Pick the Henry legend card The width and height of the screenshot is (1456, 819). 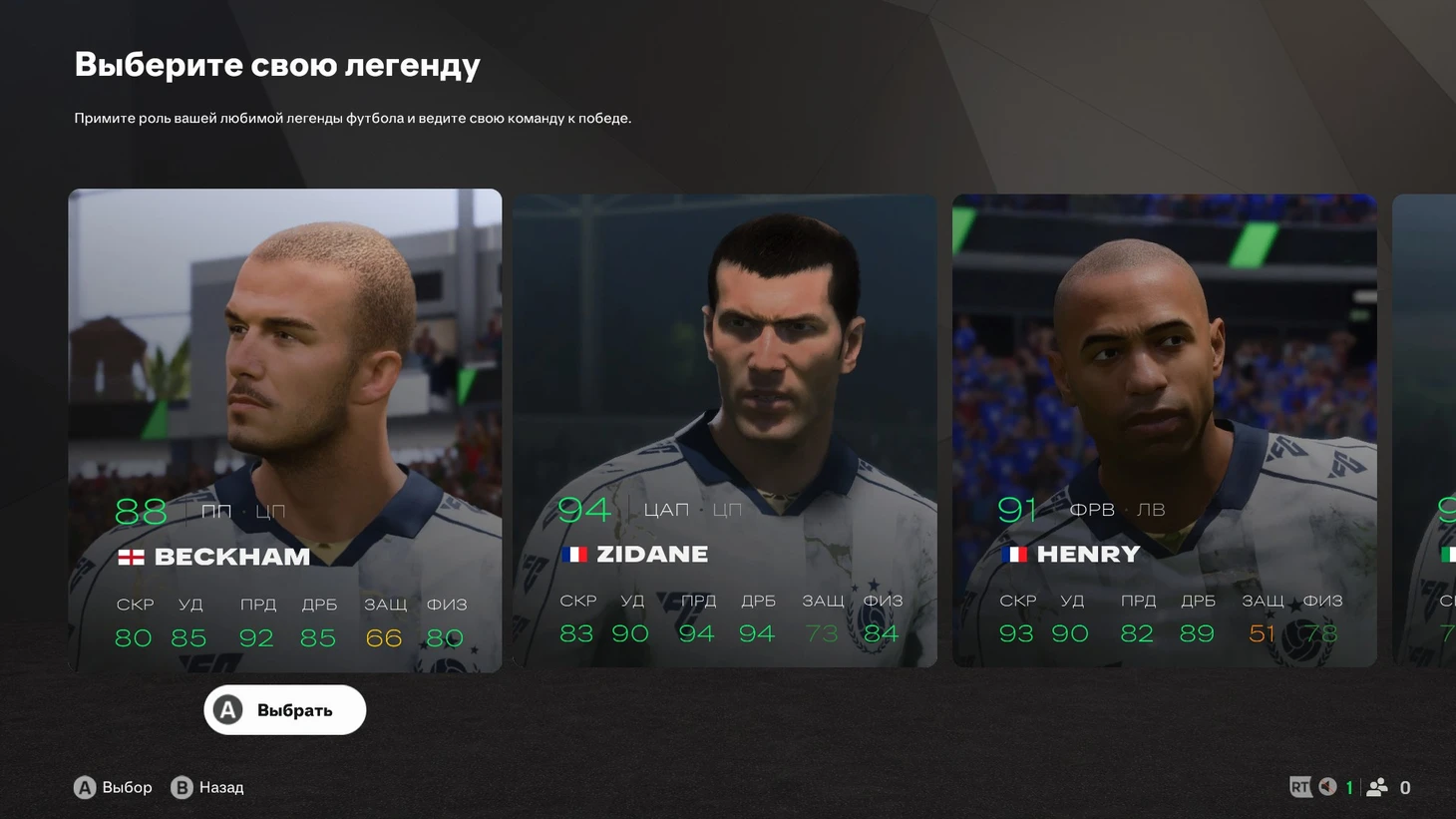tap(1164, 429)
